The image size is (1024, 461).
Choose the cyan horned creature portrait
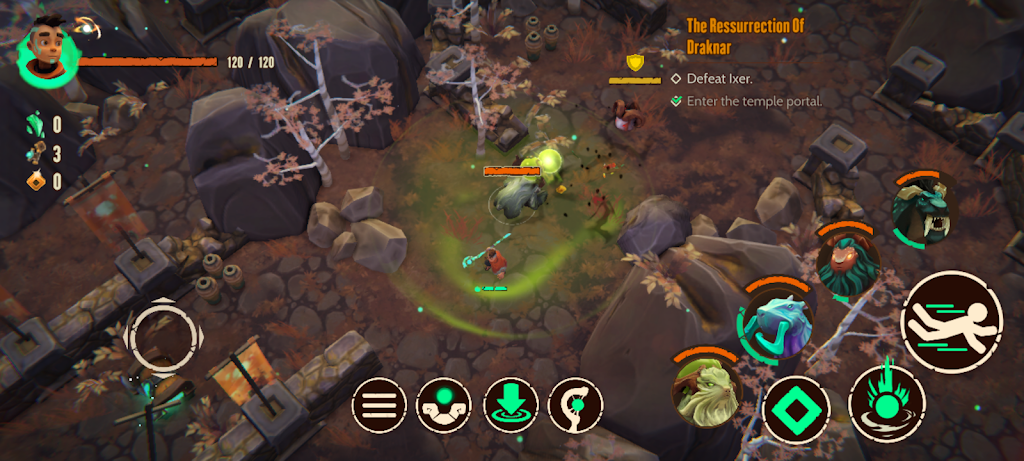[777, 325]
